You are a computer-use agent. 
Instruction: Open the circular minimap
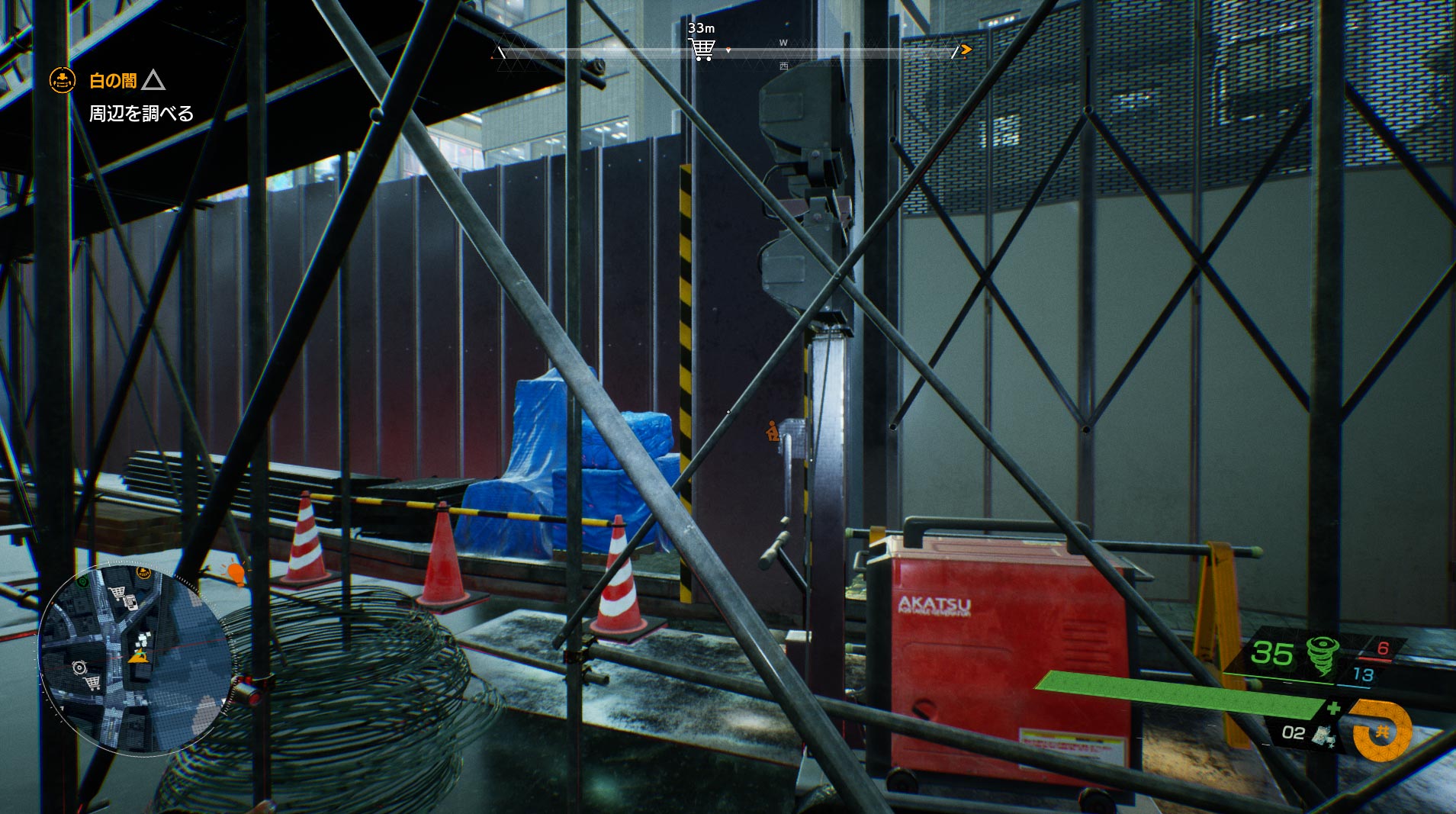pos(134,658)
